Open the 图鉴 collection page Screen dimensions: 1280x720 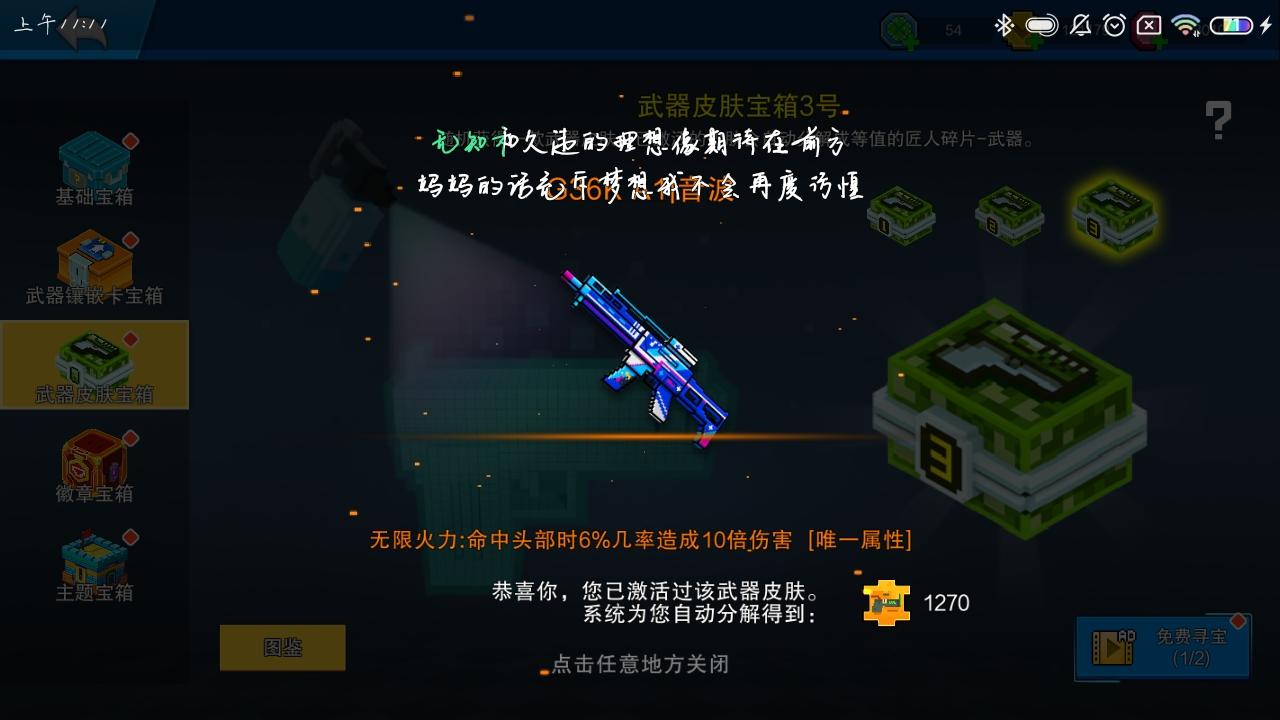[x=283, y=647]
